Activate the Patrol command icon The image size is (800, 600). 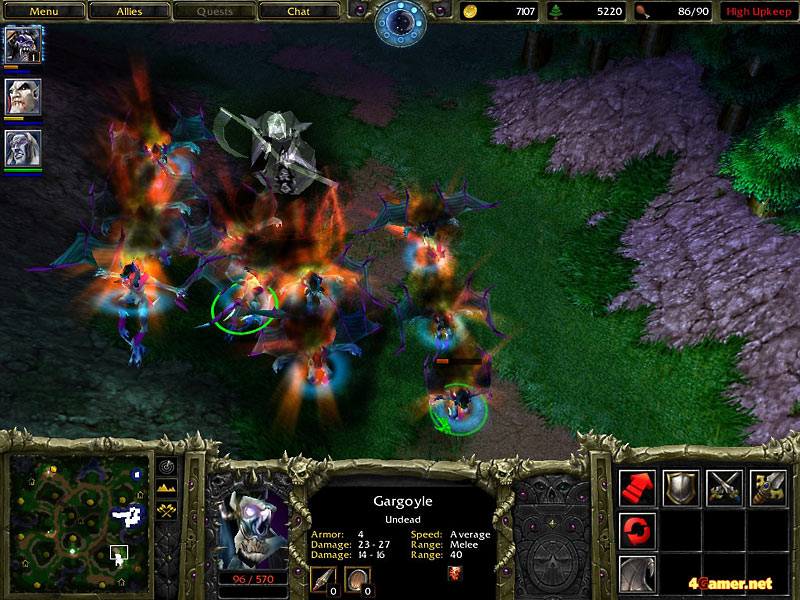point(769,487)
